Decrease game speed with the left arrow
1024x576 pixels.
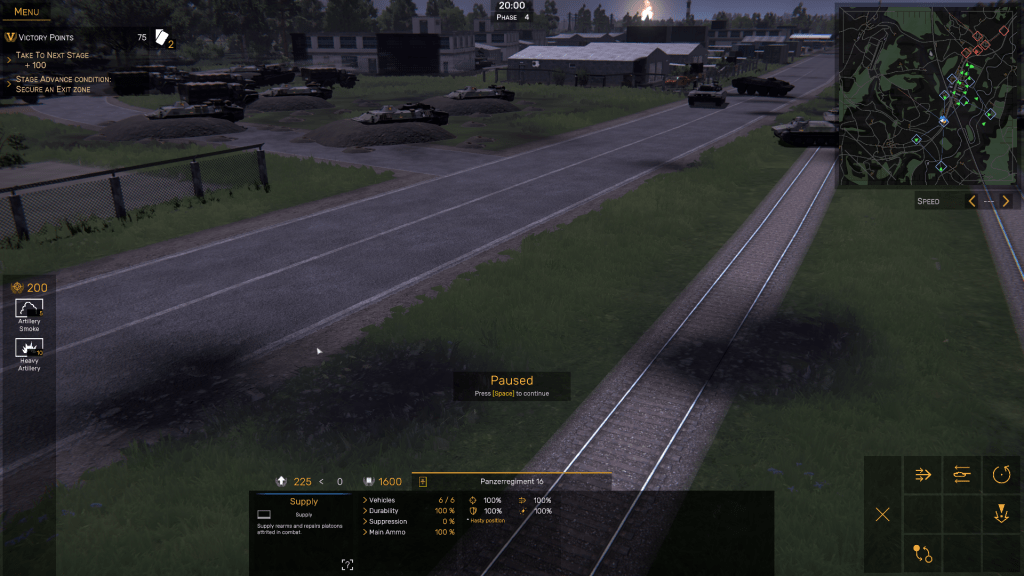[x=971, y=201]
